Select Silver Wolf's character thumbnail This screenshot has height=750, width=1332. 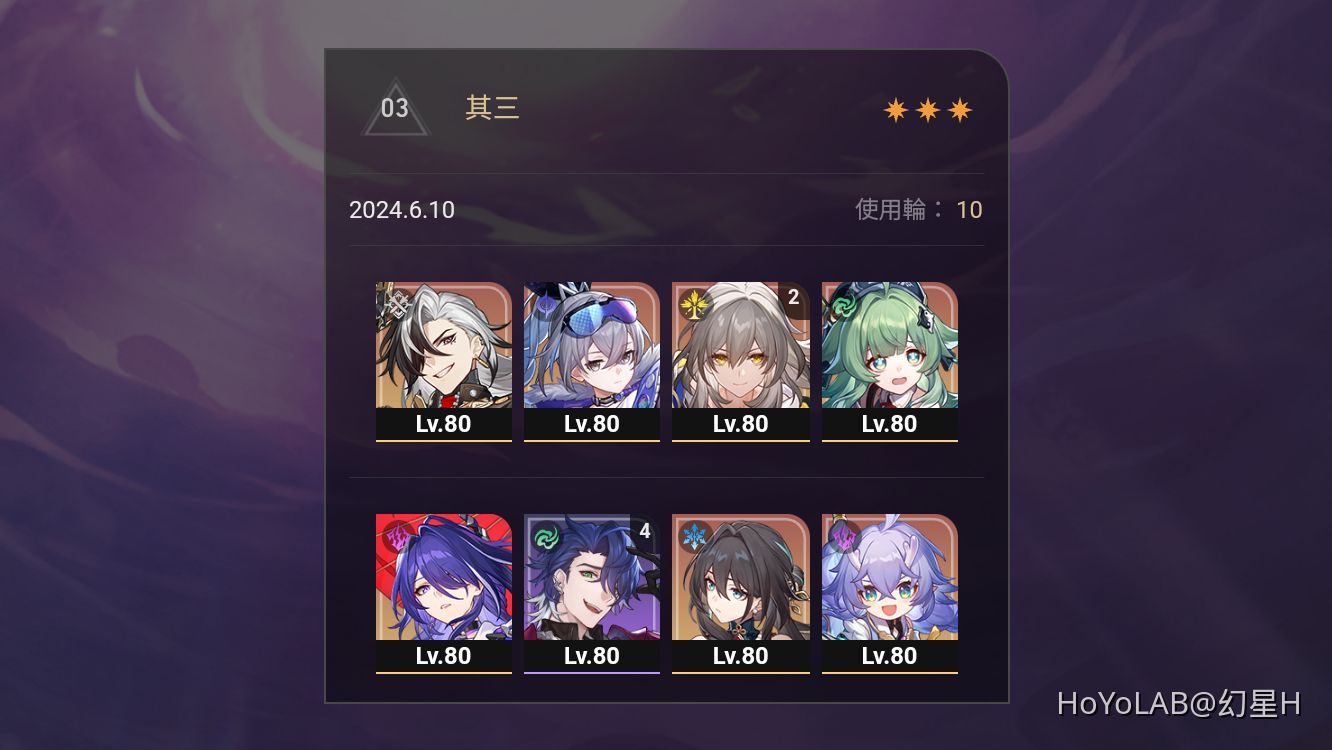point(591,345)
